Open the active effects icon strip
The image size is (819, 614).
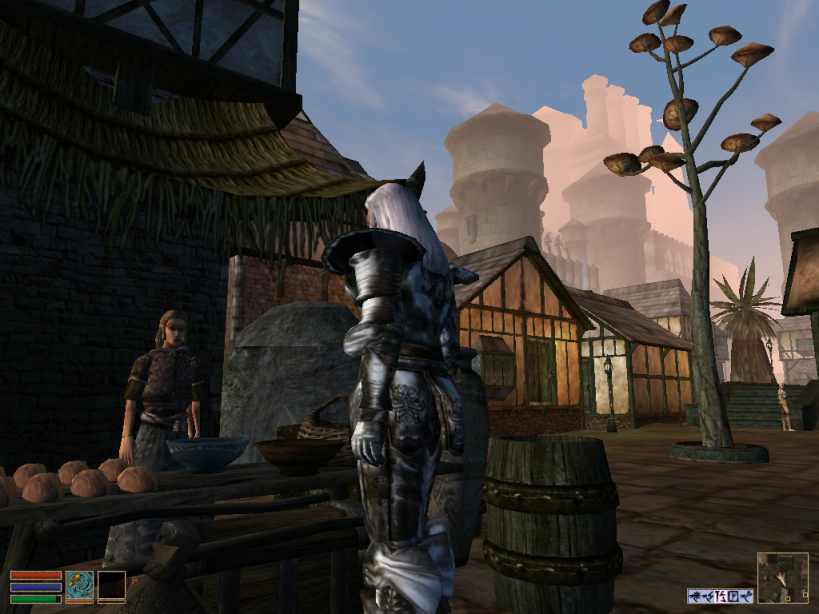pyautogui.click(x=720, y=595)
